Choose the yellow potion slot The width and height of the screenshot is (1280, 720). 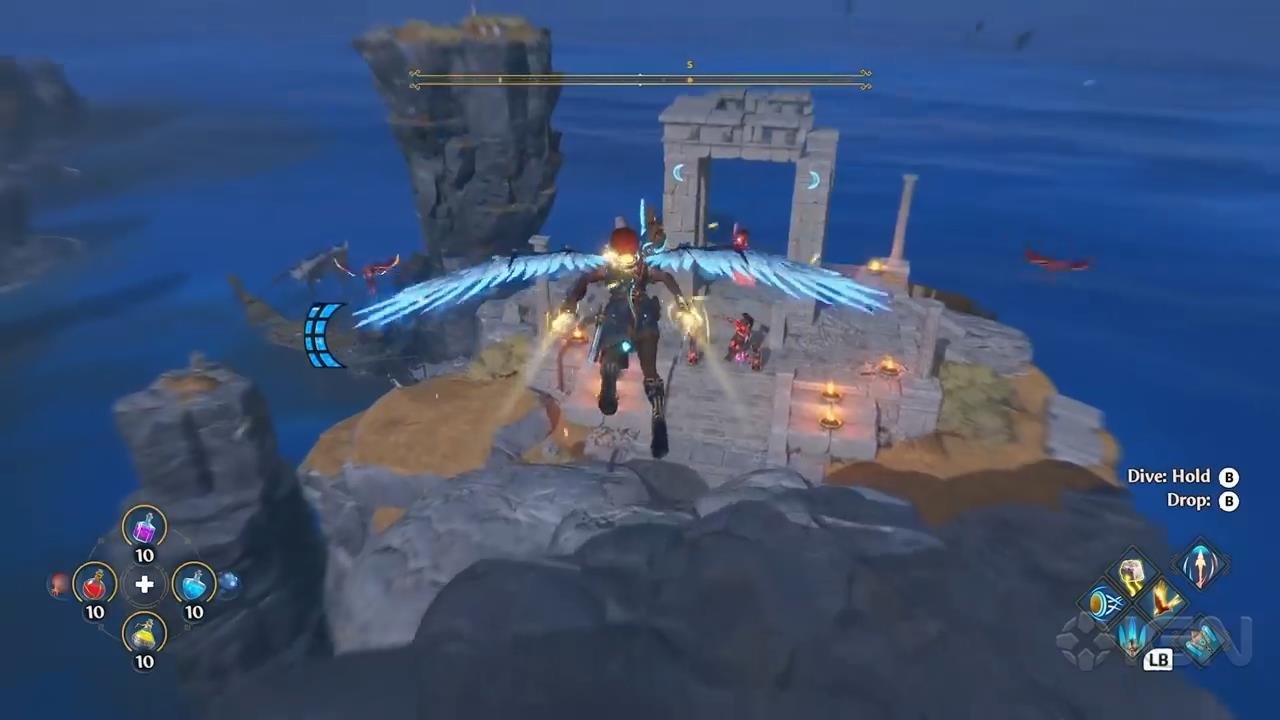(x=145, y=632)
